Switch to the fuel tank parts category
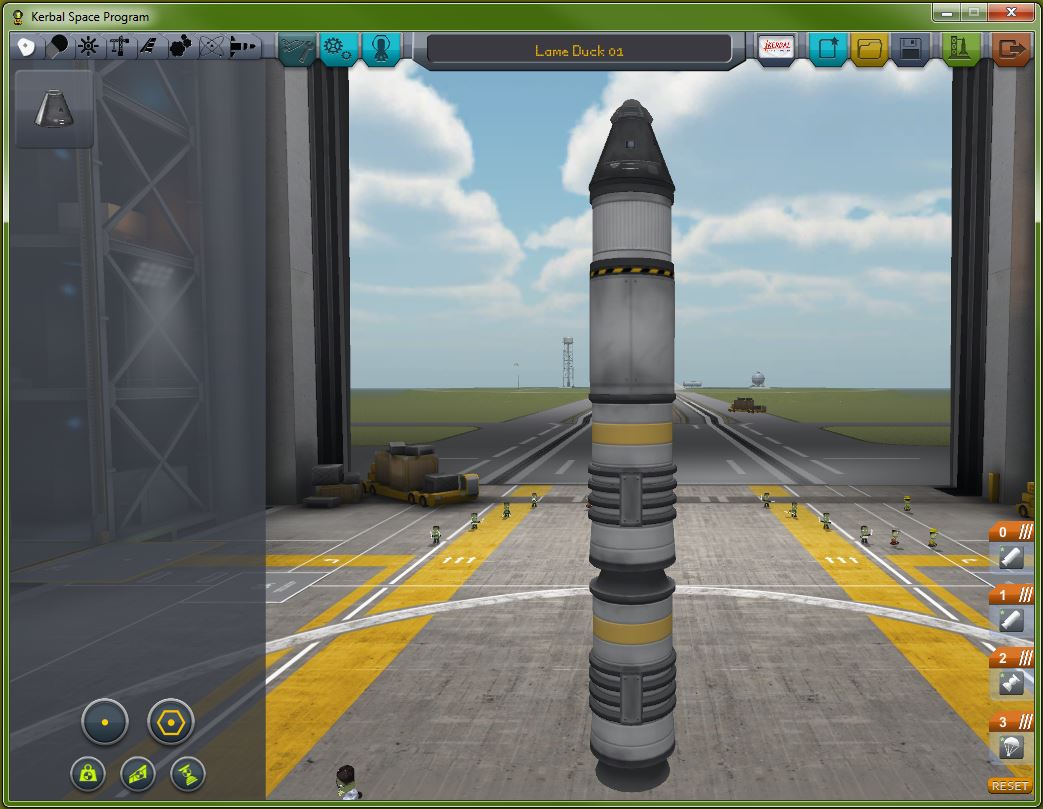 pos(58,47)
